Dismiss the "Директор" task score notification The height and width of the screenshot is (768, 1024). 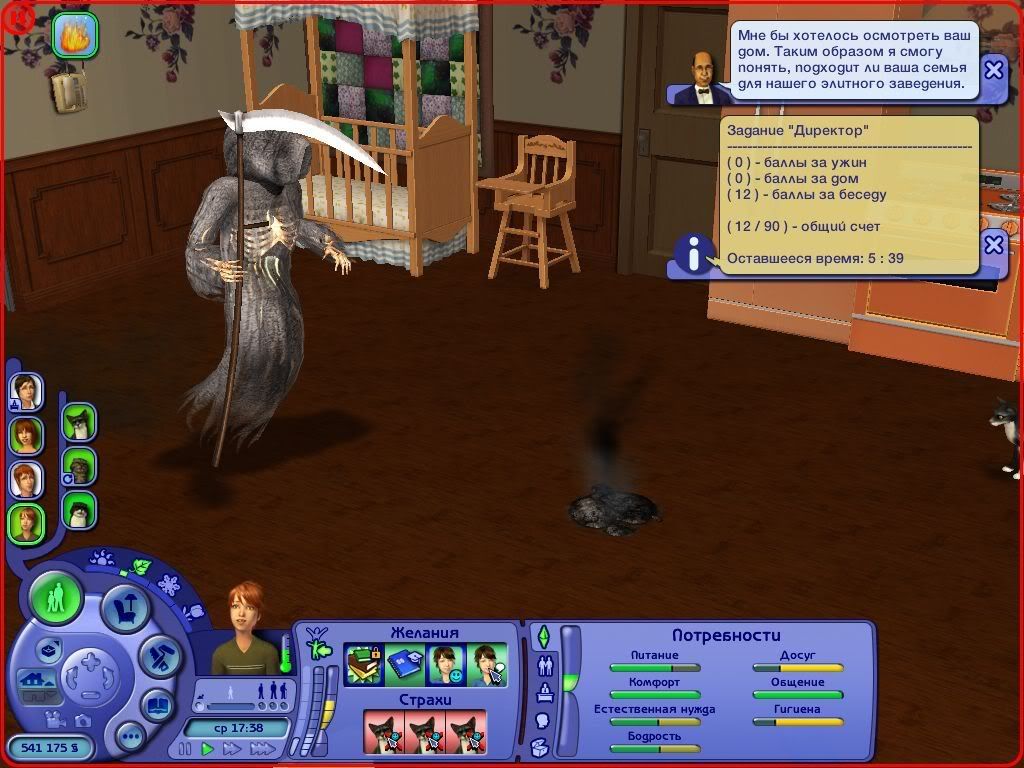pos(993,244)
